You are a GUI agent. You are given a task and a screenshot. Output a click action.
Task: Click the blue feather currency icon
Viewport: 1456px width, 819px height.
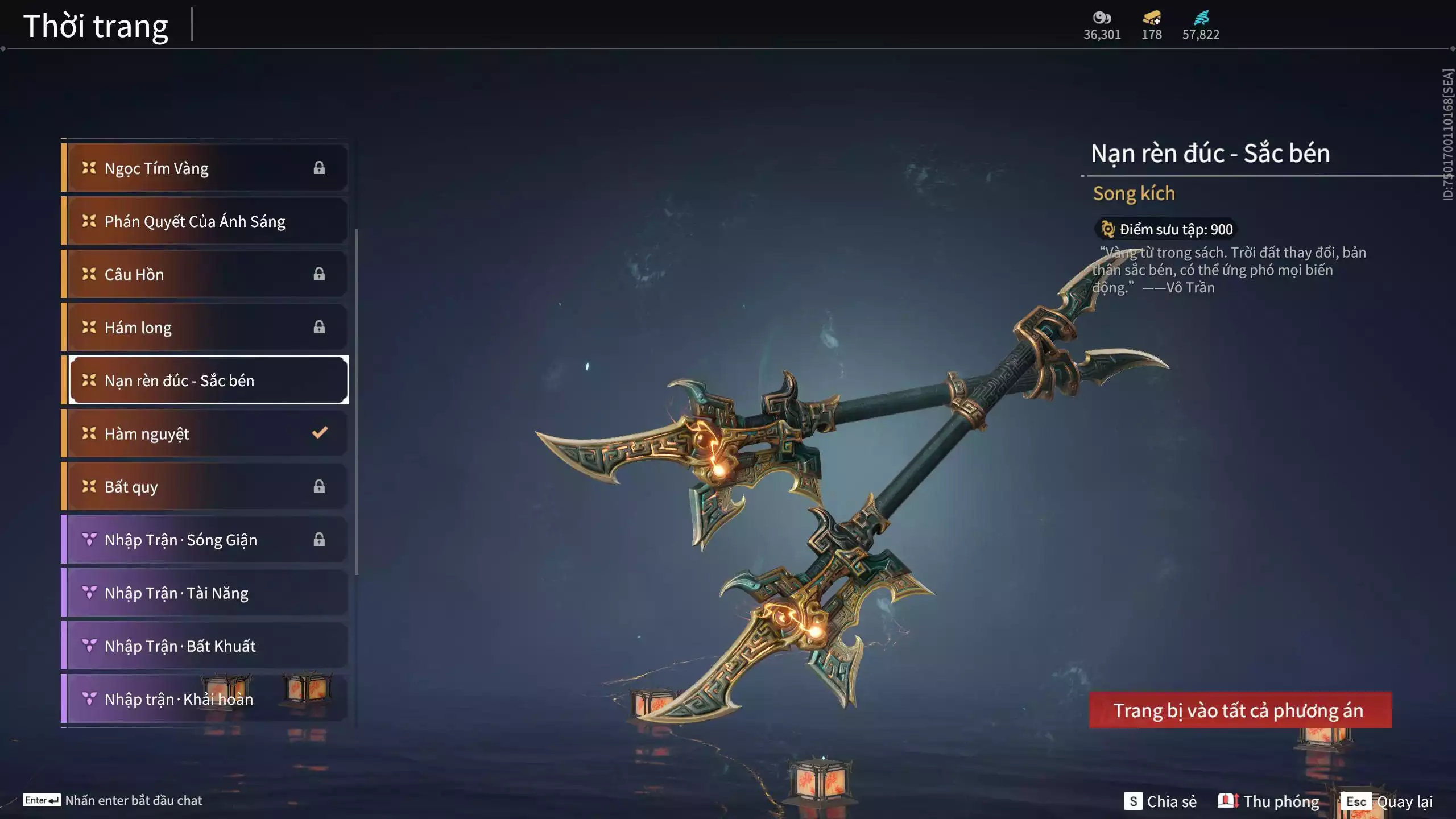point(1201,18)
